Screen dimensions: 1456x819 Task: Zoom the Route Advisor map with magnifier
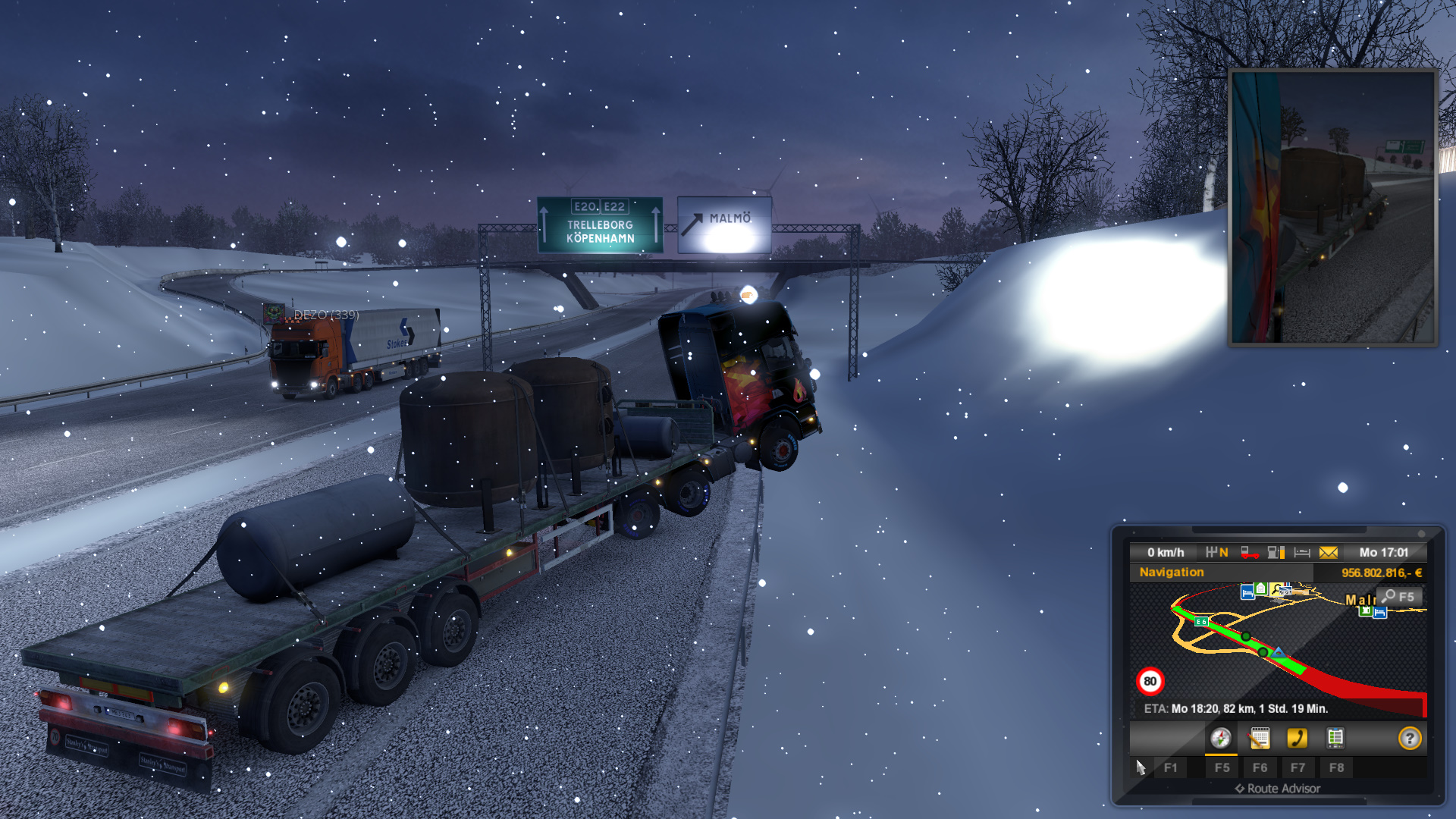(x=1399, y=597)
